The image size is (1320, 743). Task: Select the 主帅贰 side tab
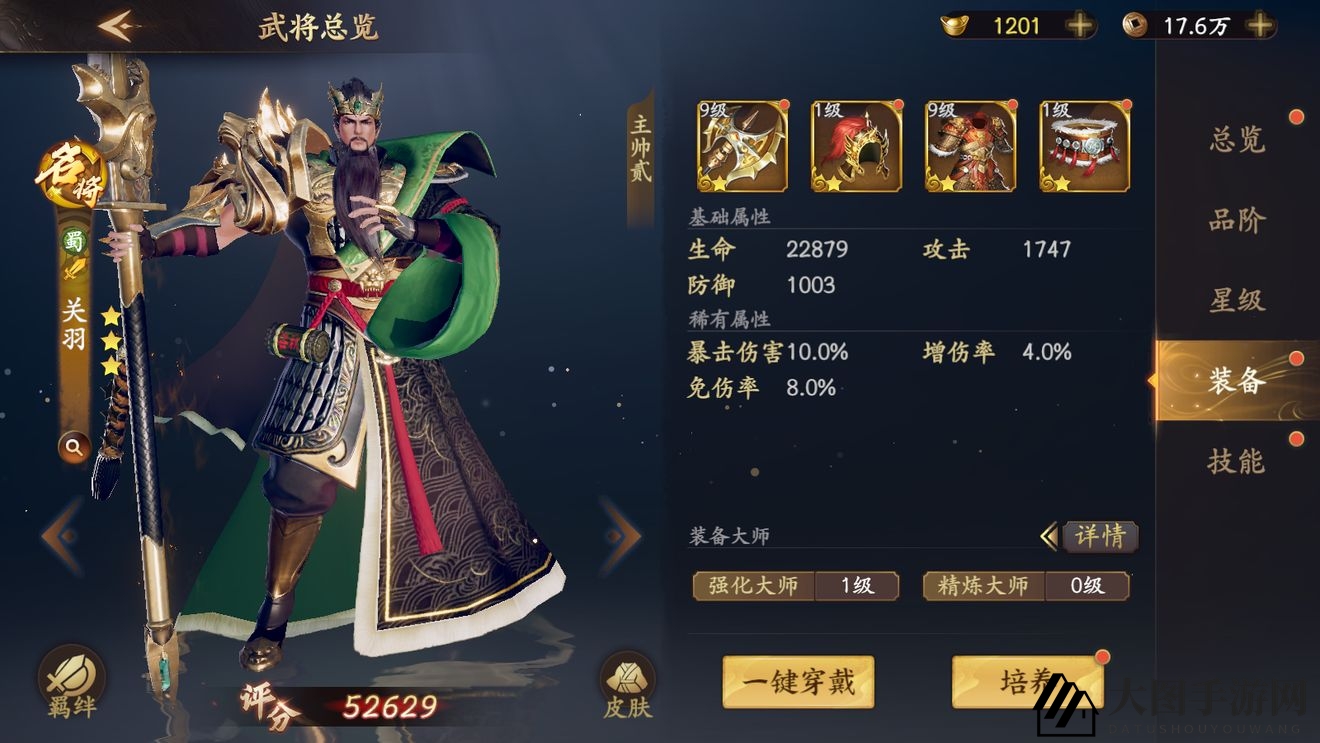point(640,150)
